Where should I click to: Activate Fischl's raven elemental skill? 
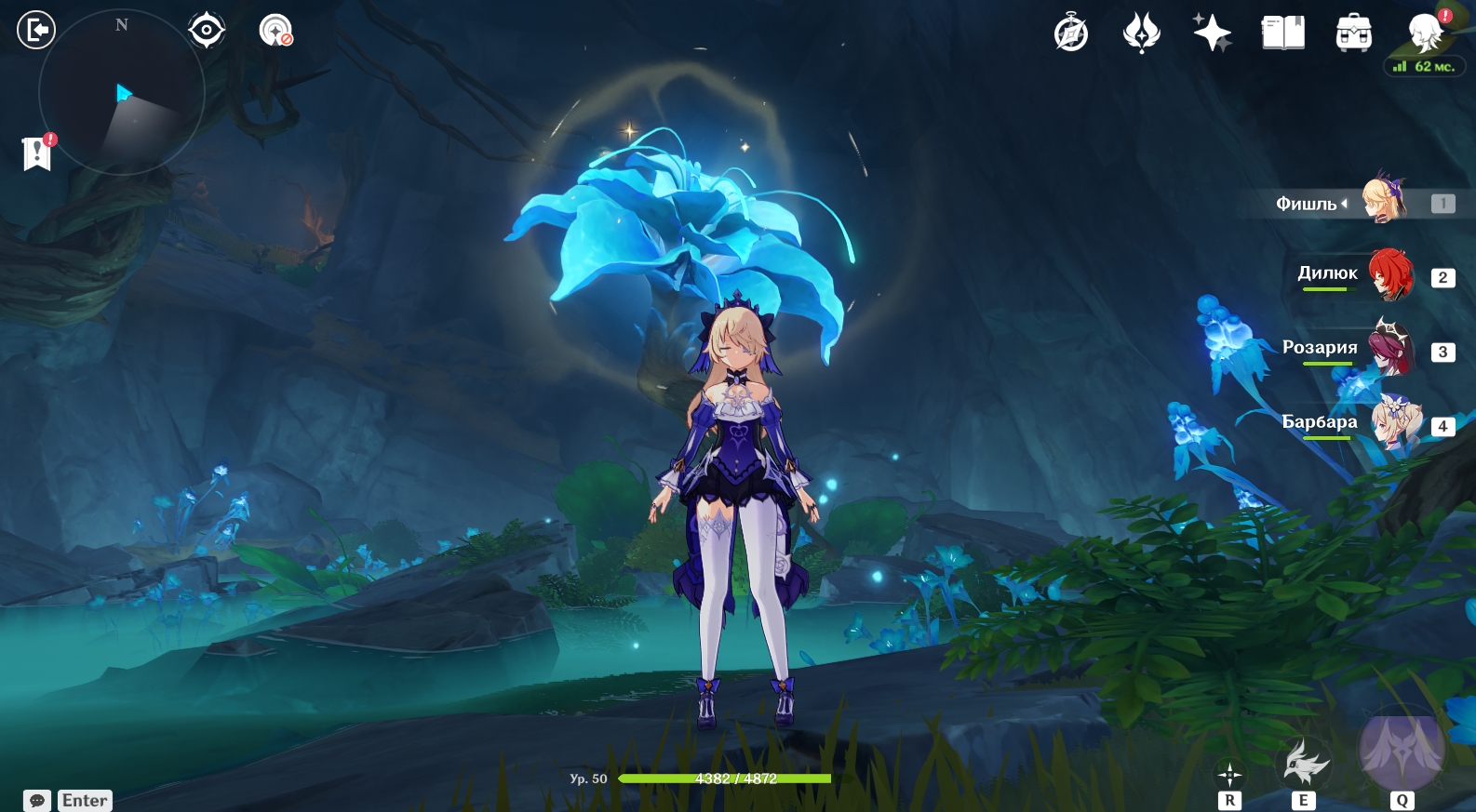(x=1304, y=765)
